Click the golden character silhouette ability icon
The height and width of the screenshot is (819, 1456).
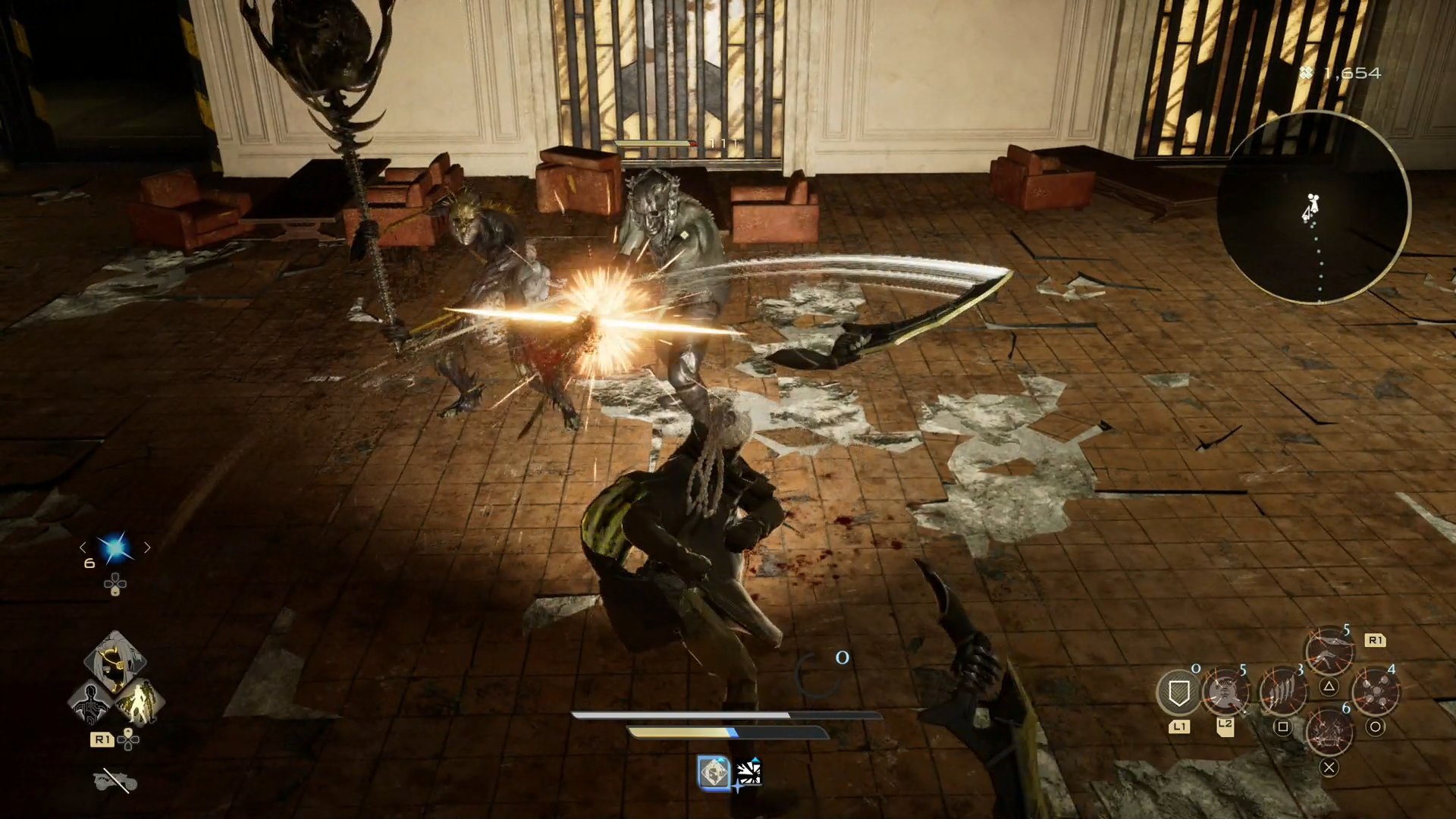pos(140,704)
